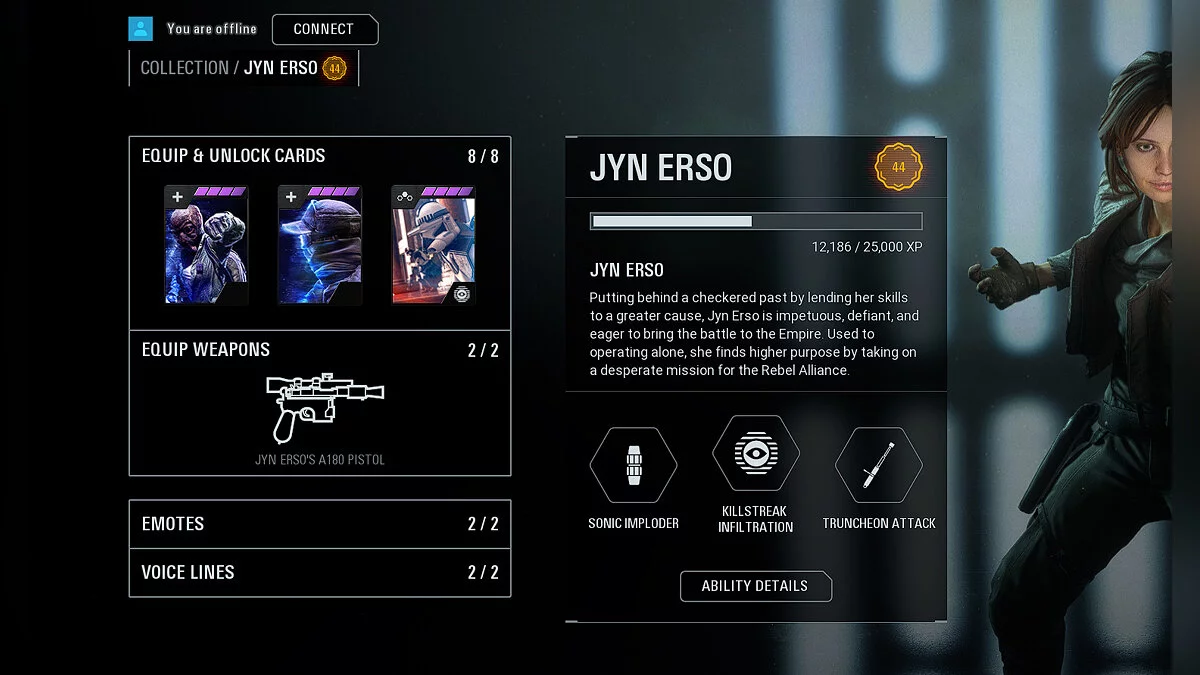Select the Truncheon Attack ability icon

point(878,465)
